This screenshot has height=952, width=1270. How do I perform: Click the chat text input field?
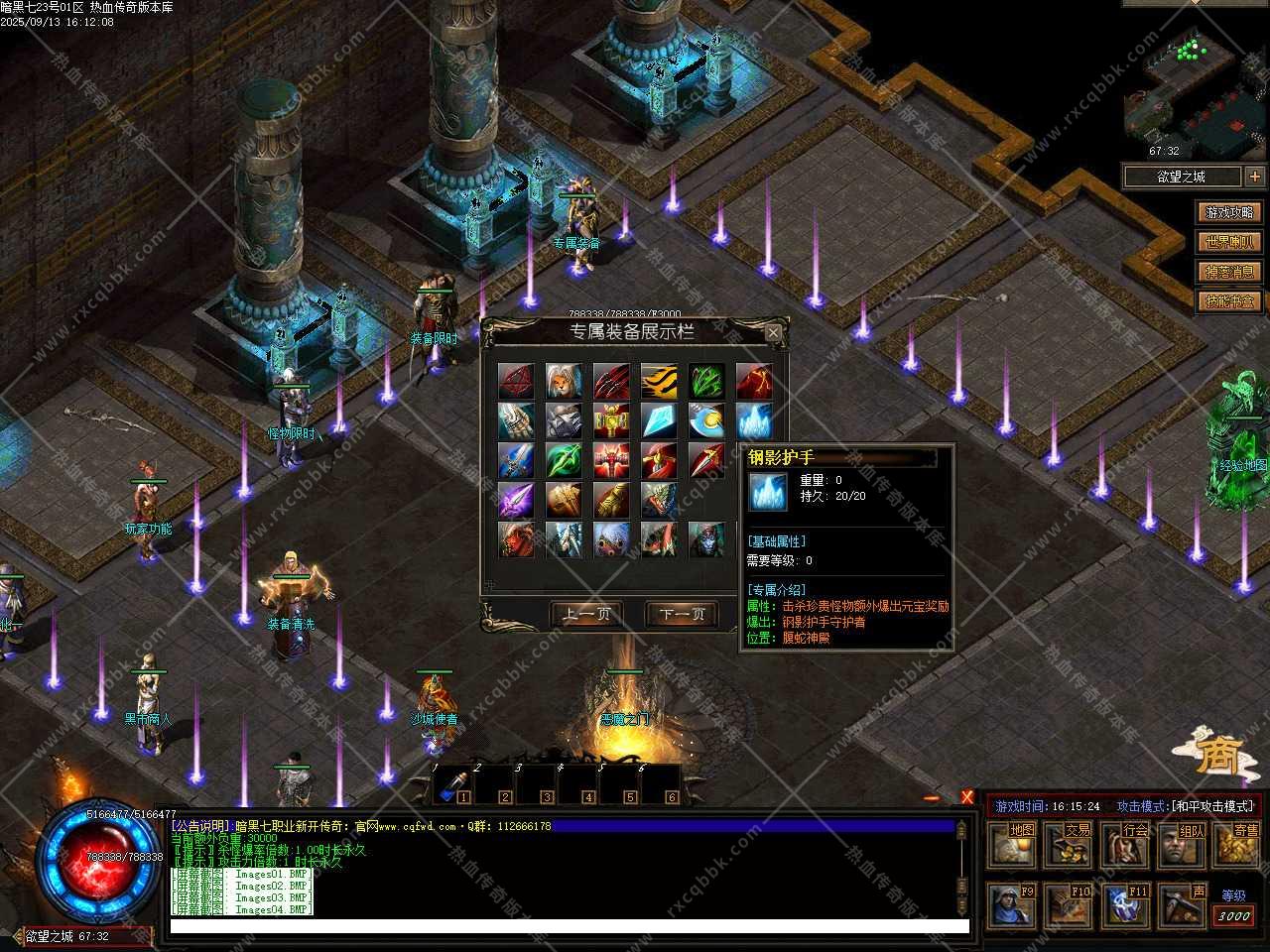[569, 927]
